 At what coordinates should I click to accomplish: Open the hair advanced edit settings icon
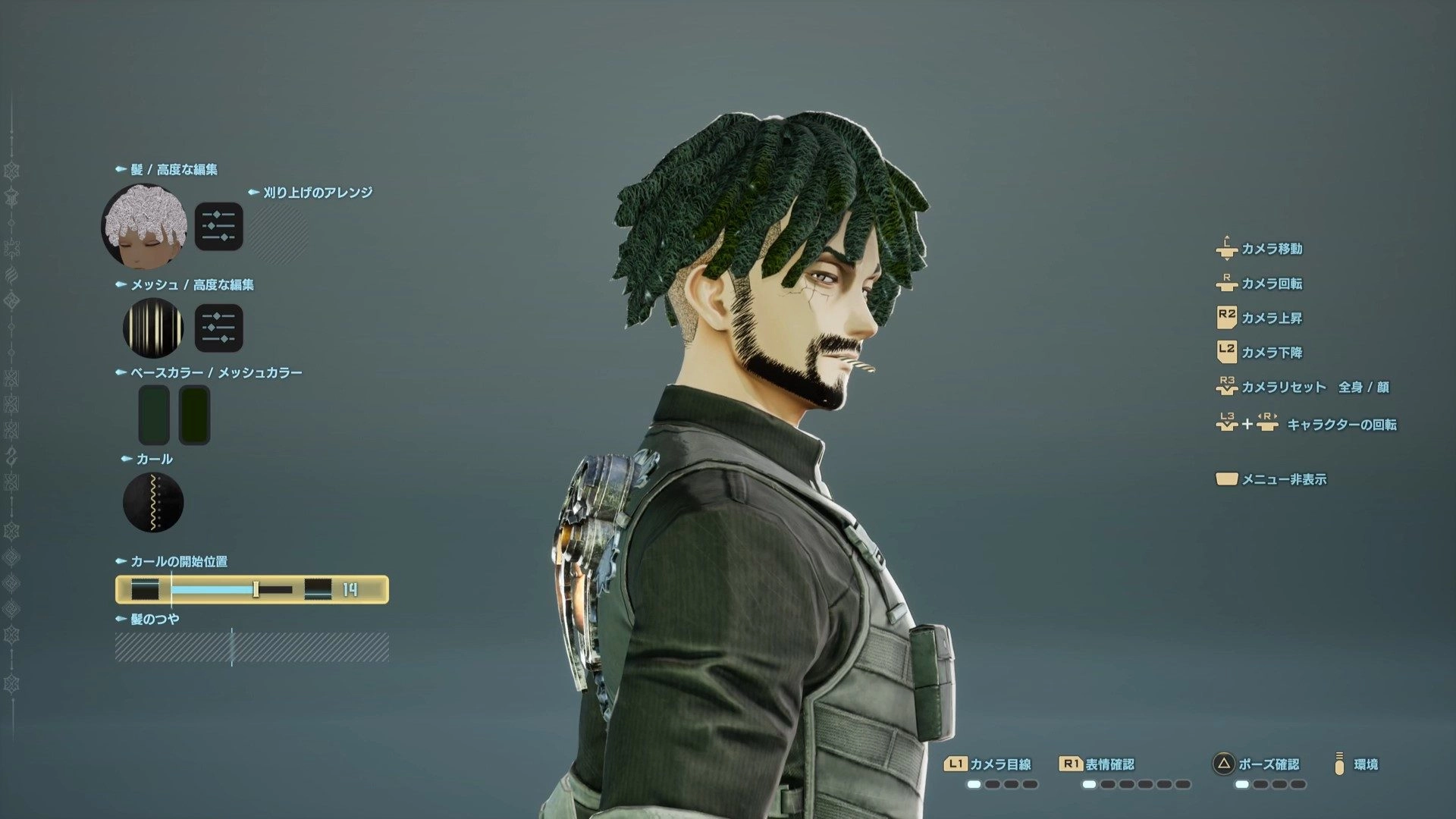[x=218, y=225]
